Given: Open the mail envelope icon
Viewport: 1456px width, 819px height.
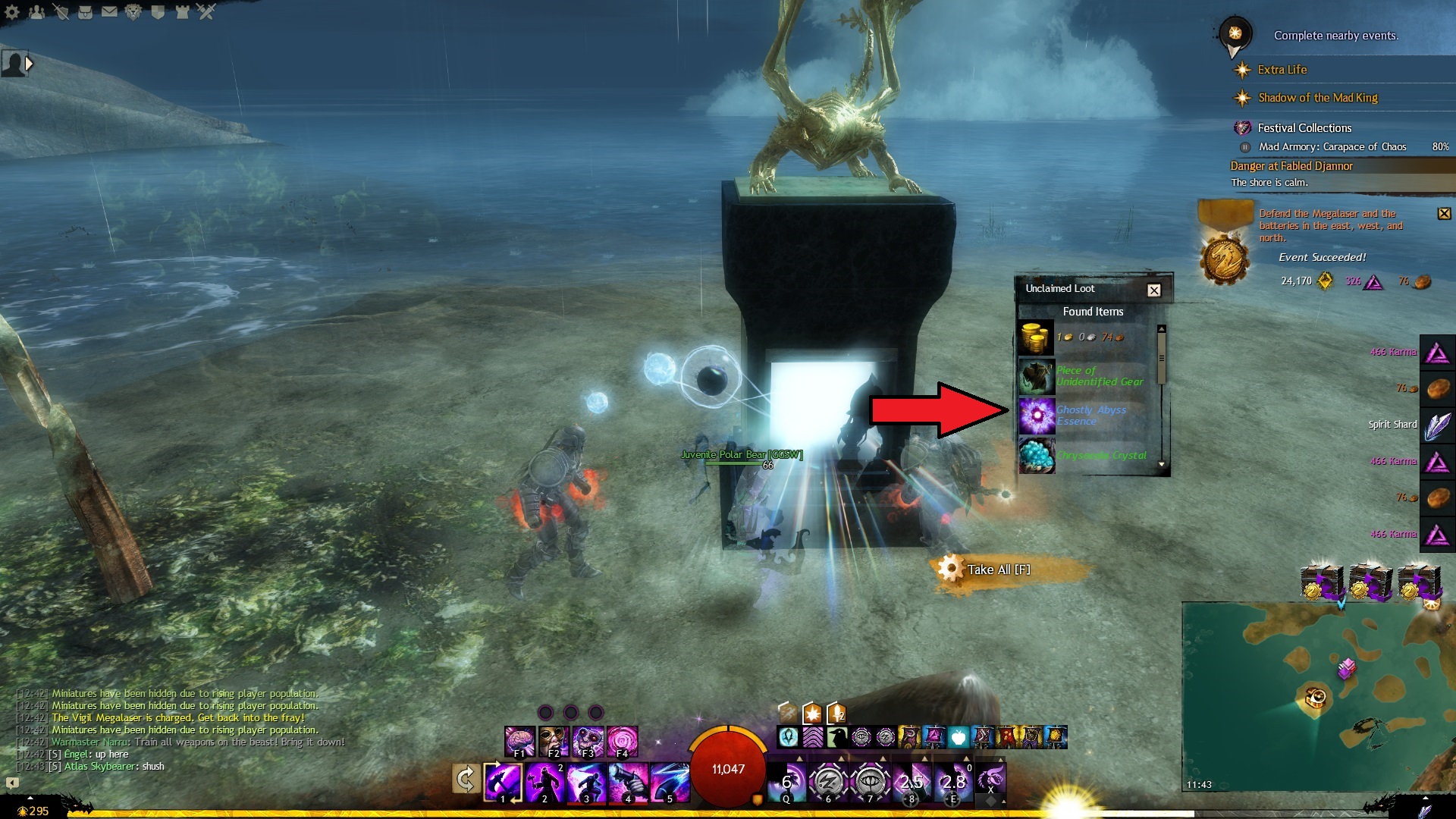Looking at the screenshot, I should coord(109,11).
